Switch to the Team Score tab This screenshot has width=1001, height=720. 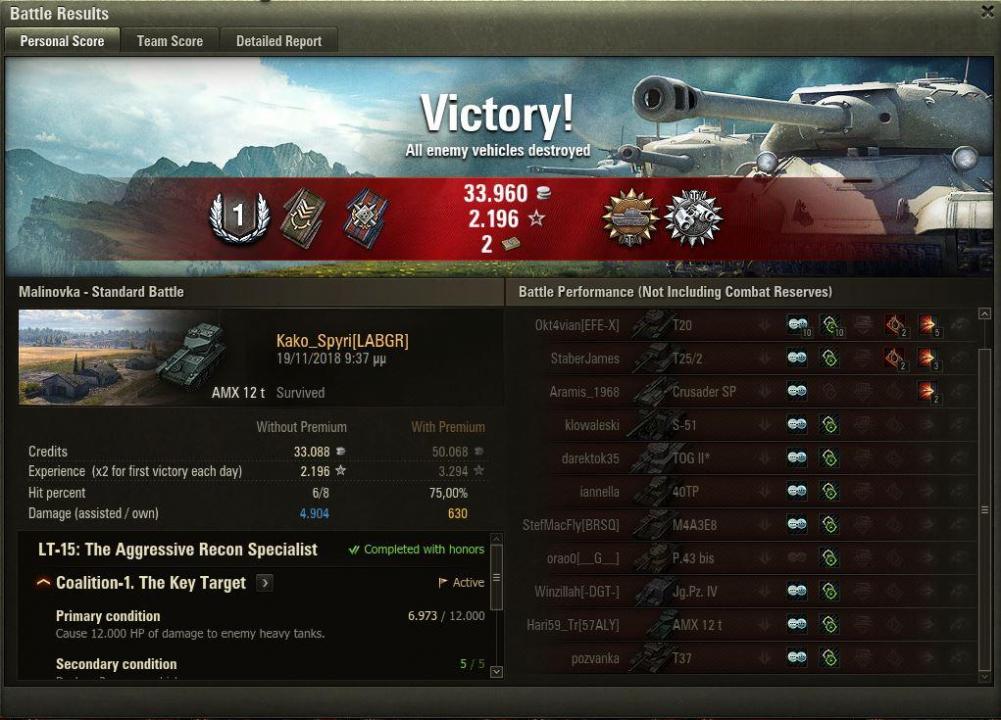click(x=169, y=41)
